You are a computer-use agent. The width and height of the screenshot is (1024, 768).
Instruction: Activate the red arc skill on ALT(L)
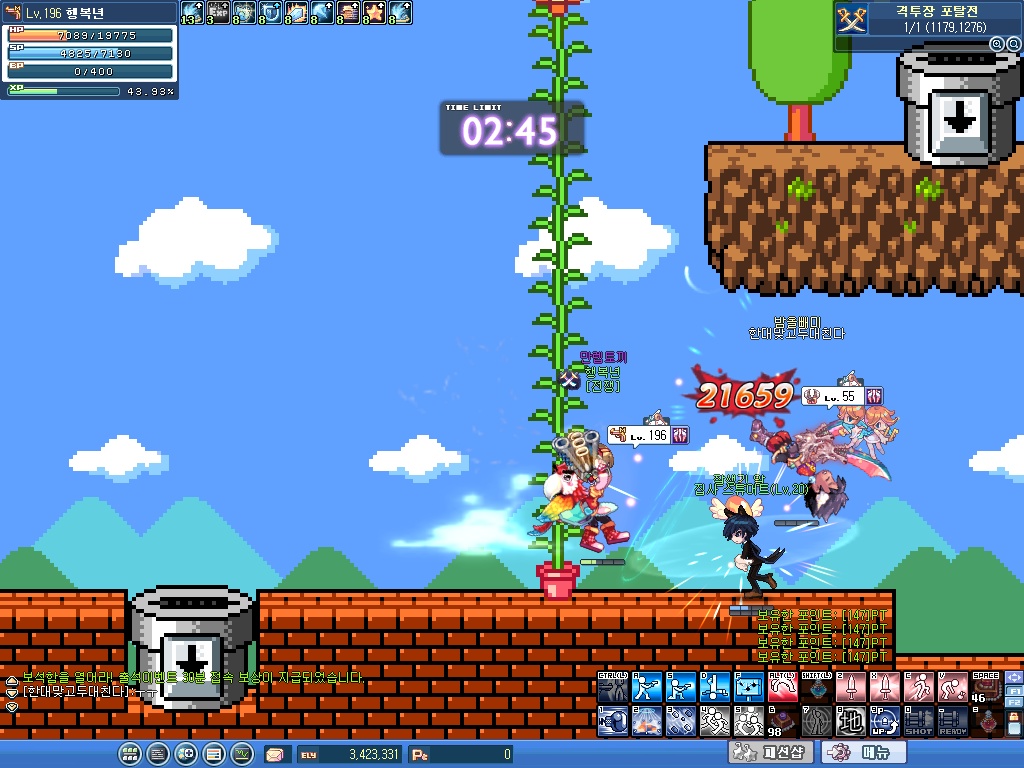click(x=783, y=688)
